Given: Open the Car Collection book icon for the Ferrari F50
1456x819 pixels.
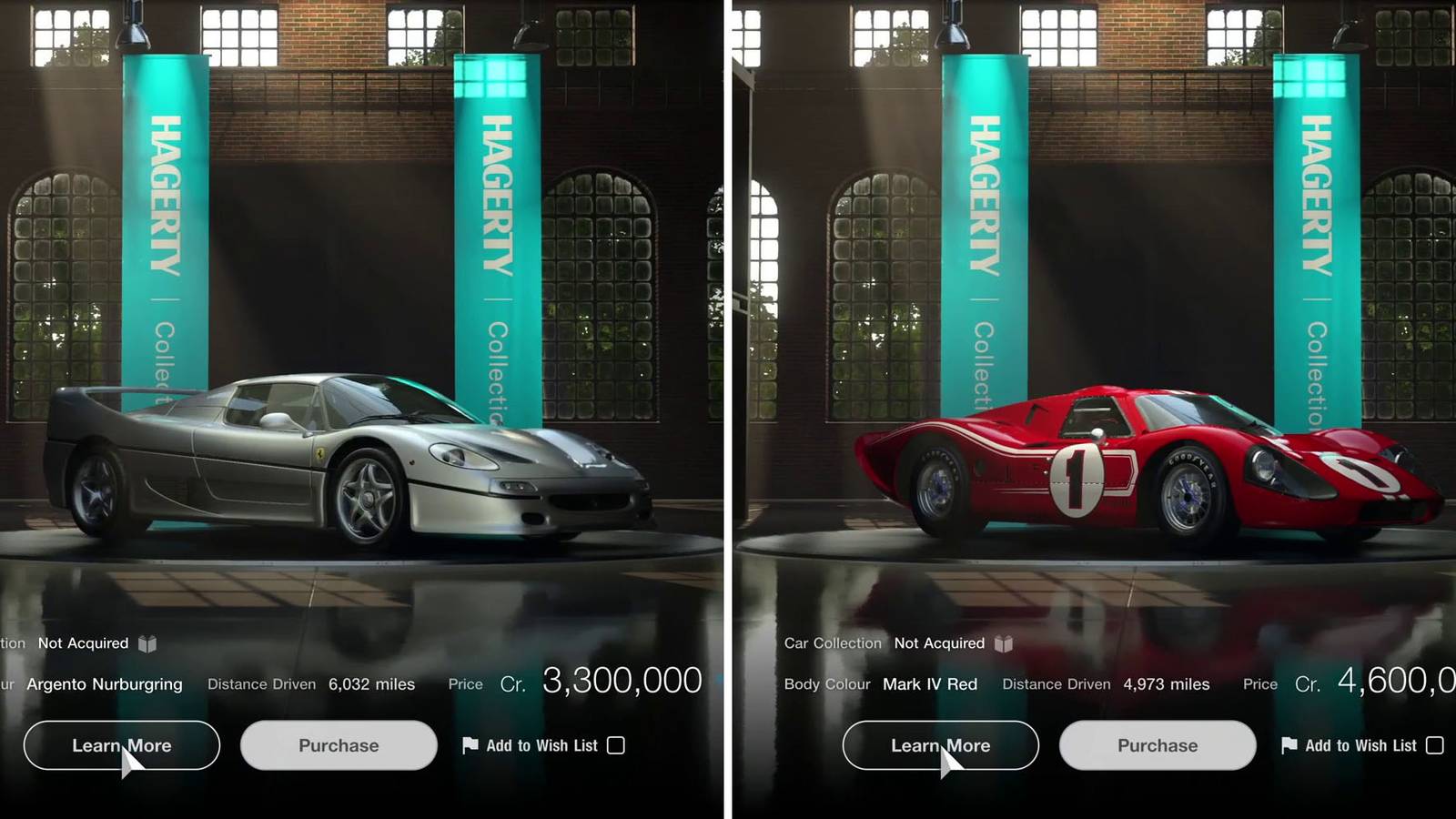Looking at the screenshot, I should pos(148,642).
